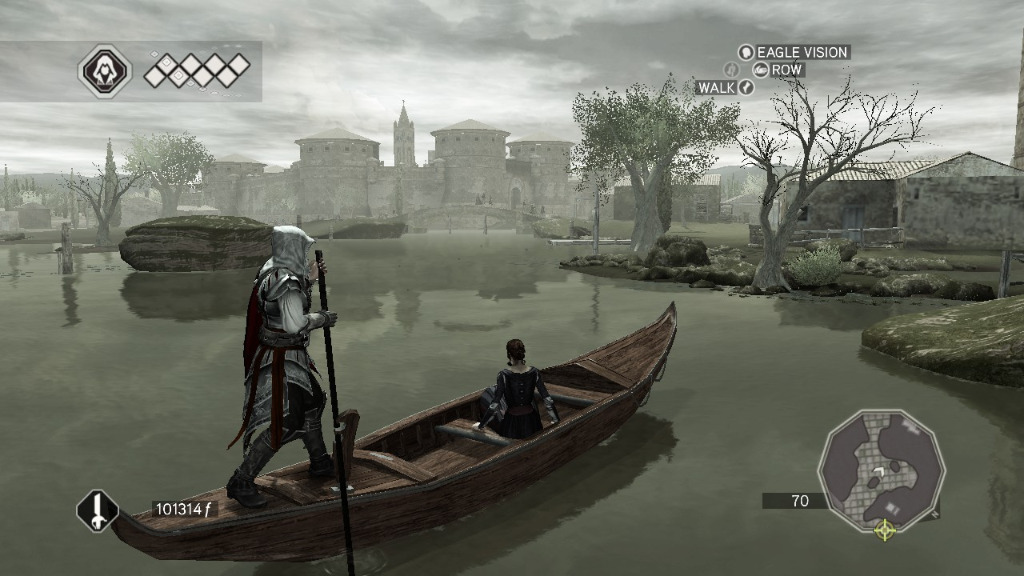The width and height of the screenshot is (1024, 576).
Task: Click the yellow objective marker on minimap
Action: 884,529
